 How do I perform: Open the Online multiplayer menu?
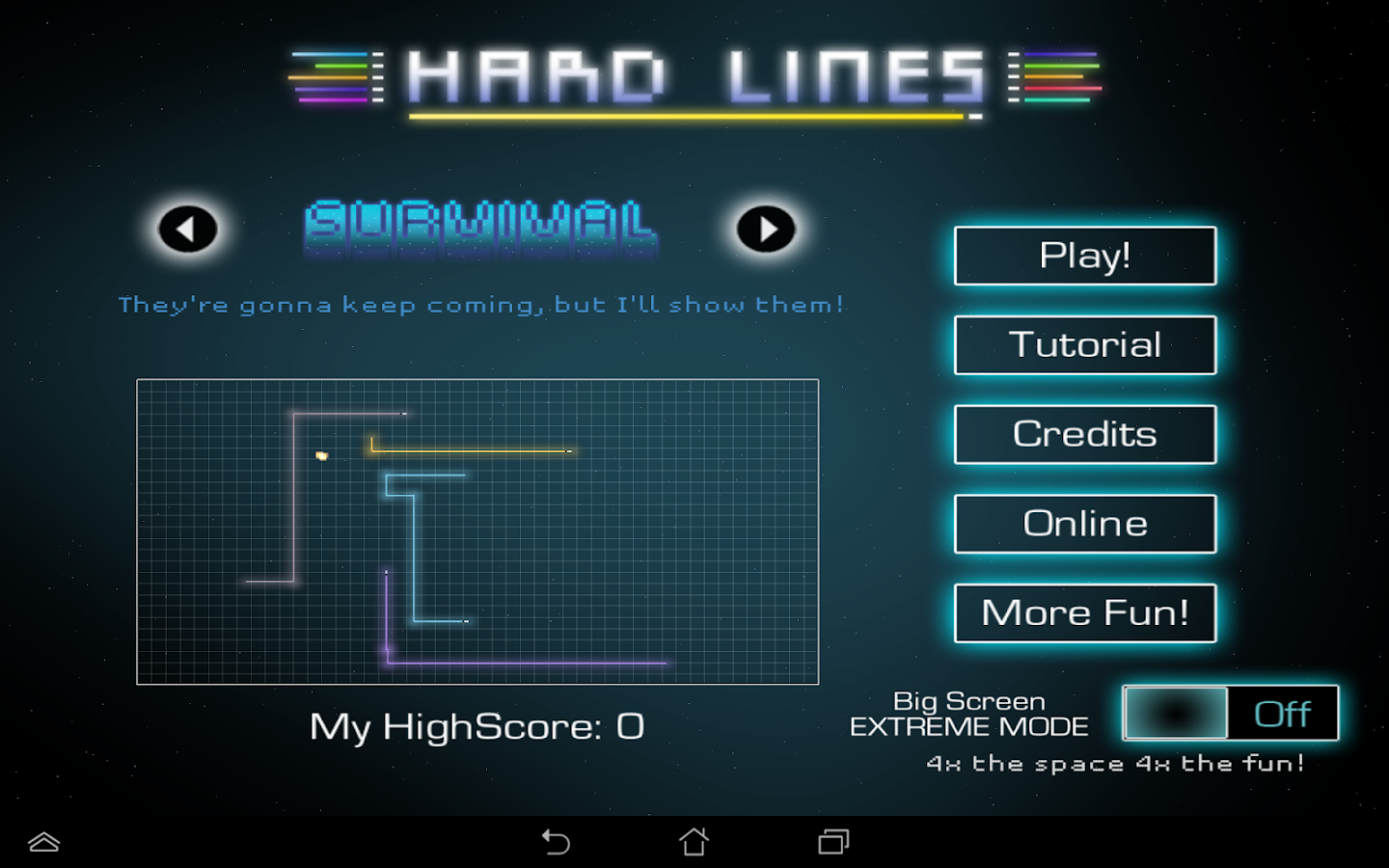coord(1084,524)
